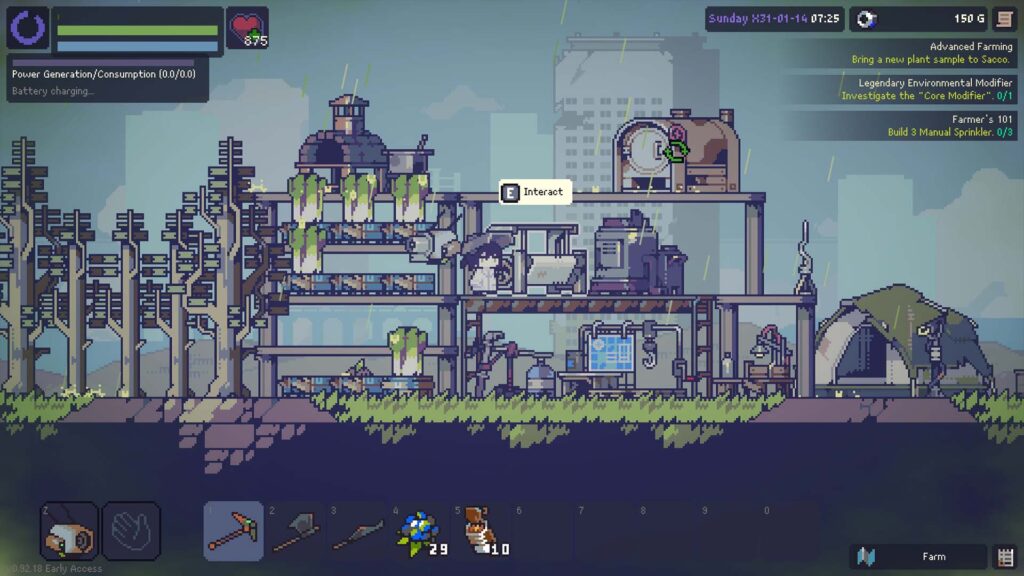This screenshot has height=576, width=1024.
Task: Choose the blade weapon in hotbar slot 3
Action: click(x=357, y=531)
